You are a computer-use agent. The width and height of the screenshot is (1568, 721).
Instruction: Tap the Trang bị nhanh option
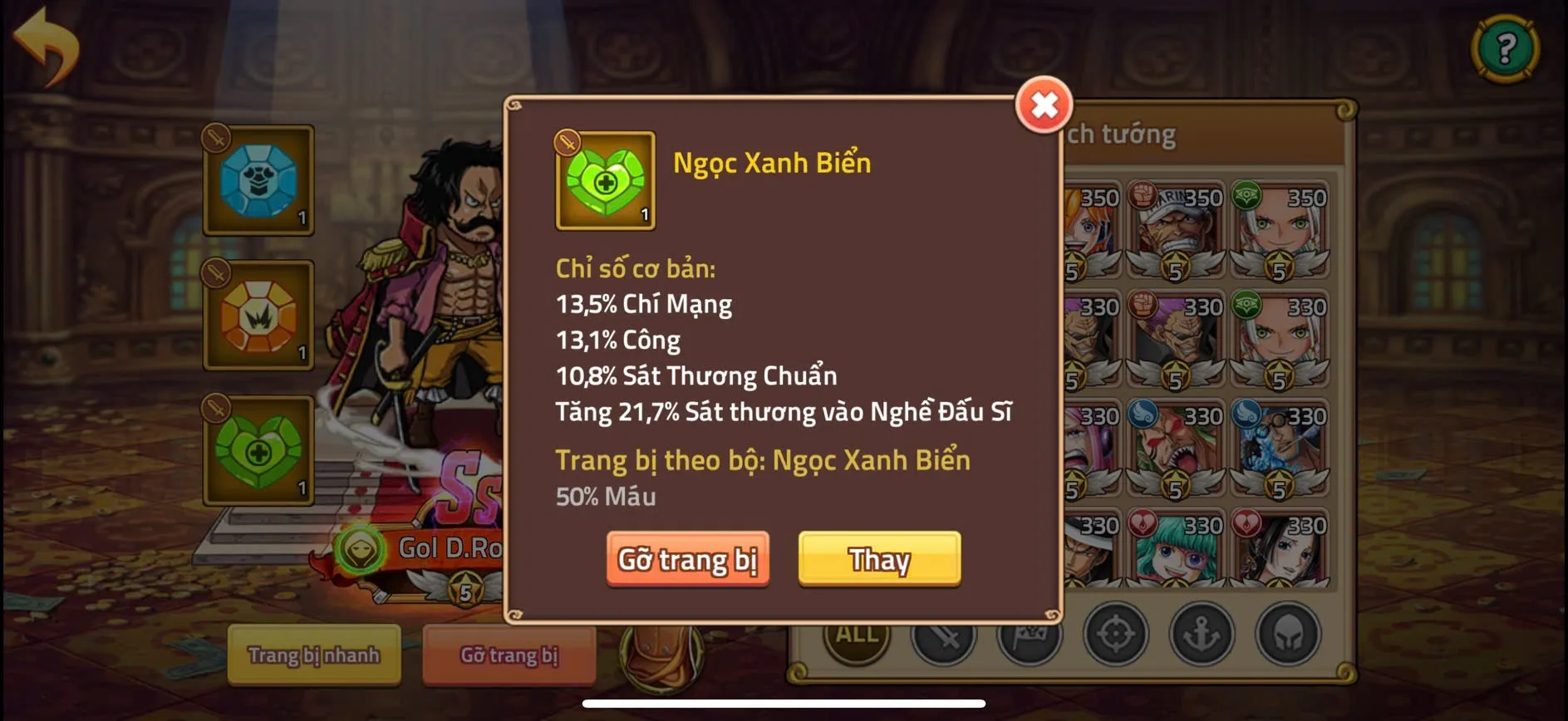coord(314,655)
